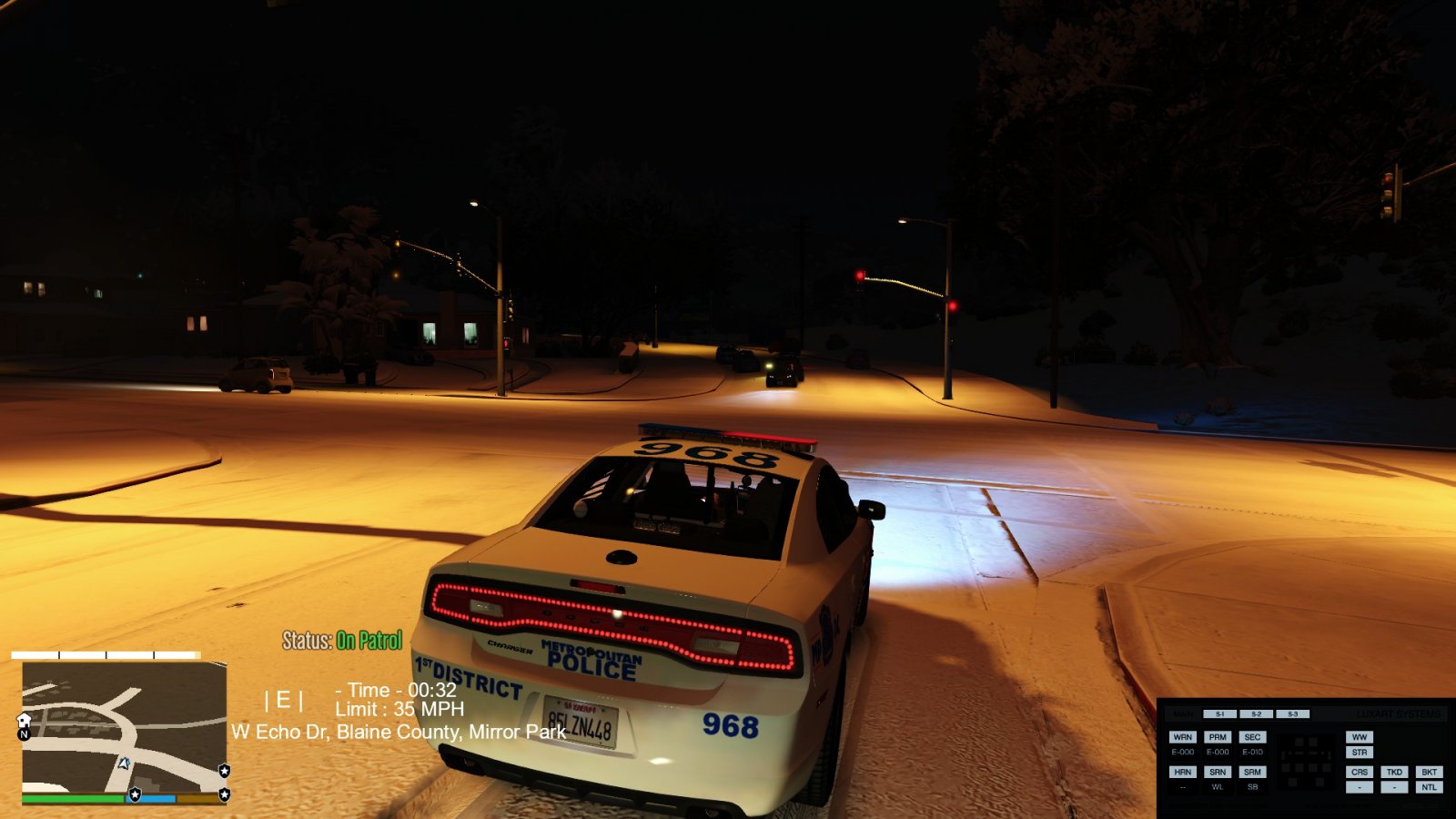Toggle the TKD takedown lights button
The width and height of the screenshot is (1456, 819).
(1394, 772)
